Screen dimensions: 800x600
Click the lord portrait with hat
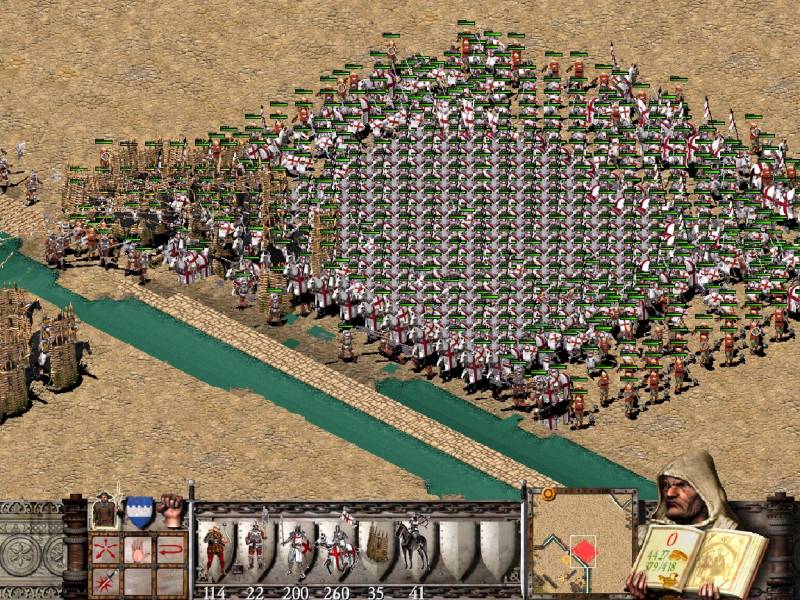tap(105, 510)
